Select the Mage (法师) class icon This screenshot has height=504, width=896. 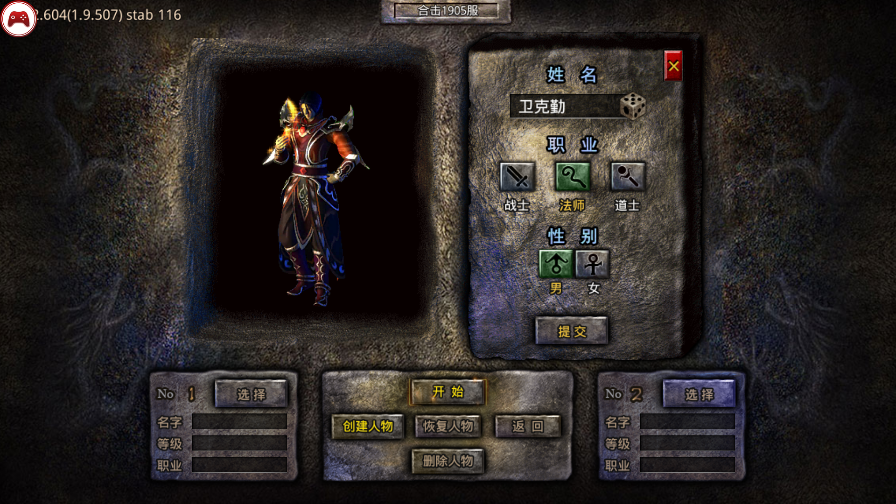[573, 177]
